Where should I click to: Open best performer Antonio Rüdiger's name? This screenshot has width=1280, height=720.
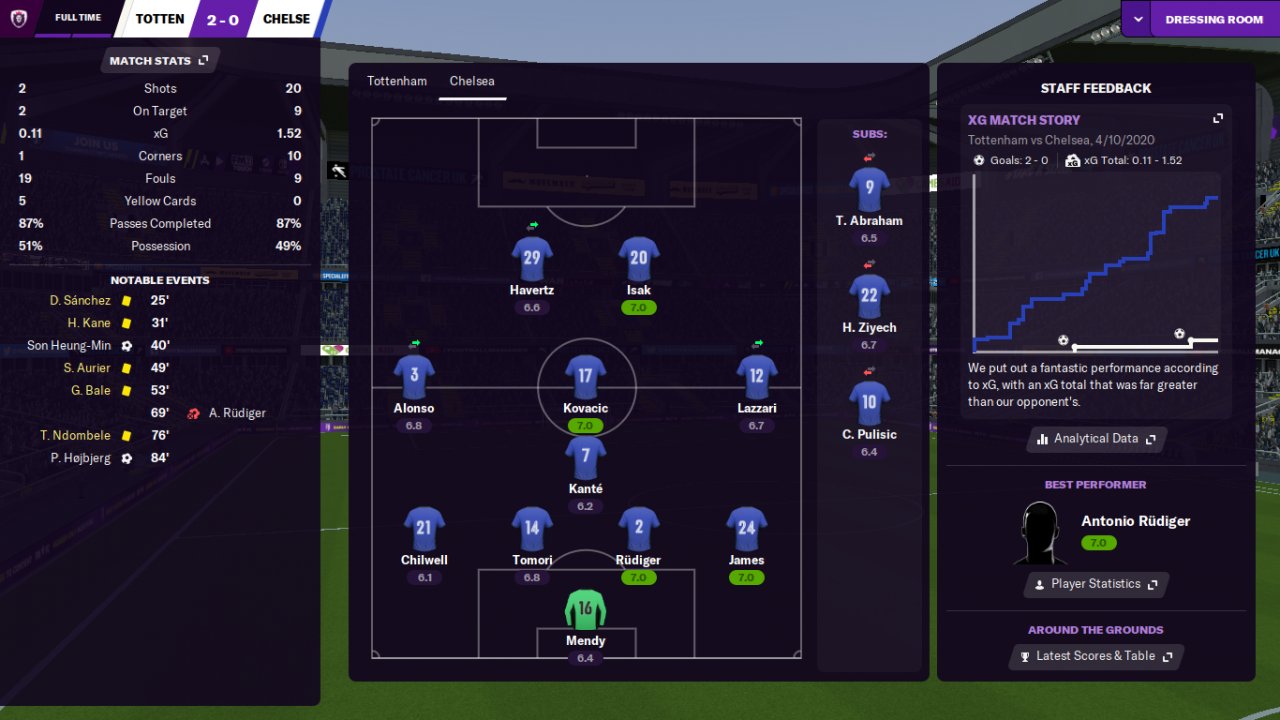point(1135,521)
